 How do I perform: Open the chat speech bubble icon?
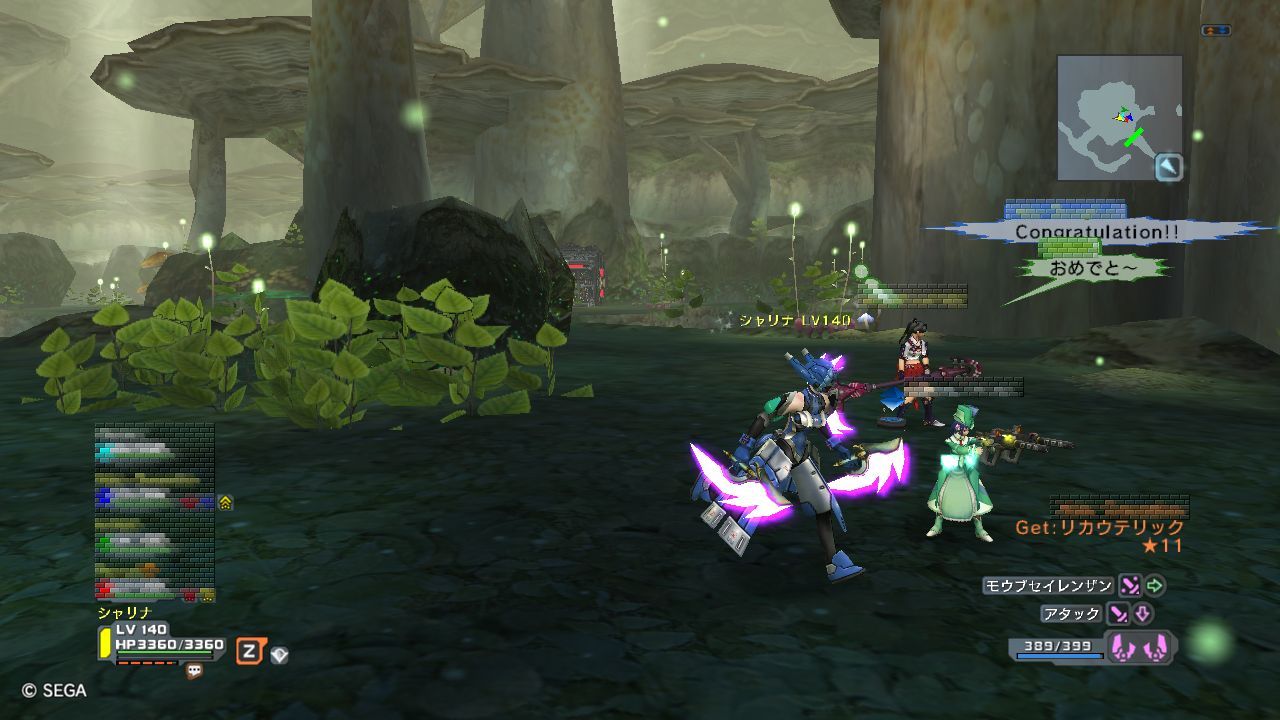(x=194, y=671)
